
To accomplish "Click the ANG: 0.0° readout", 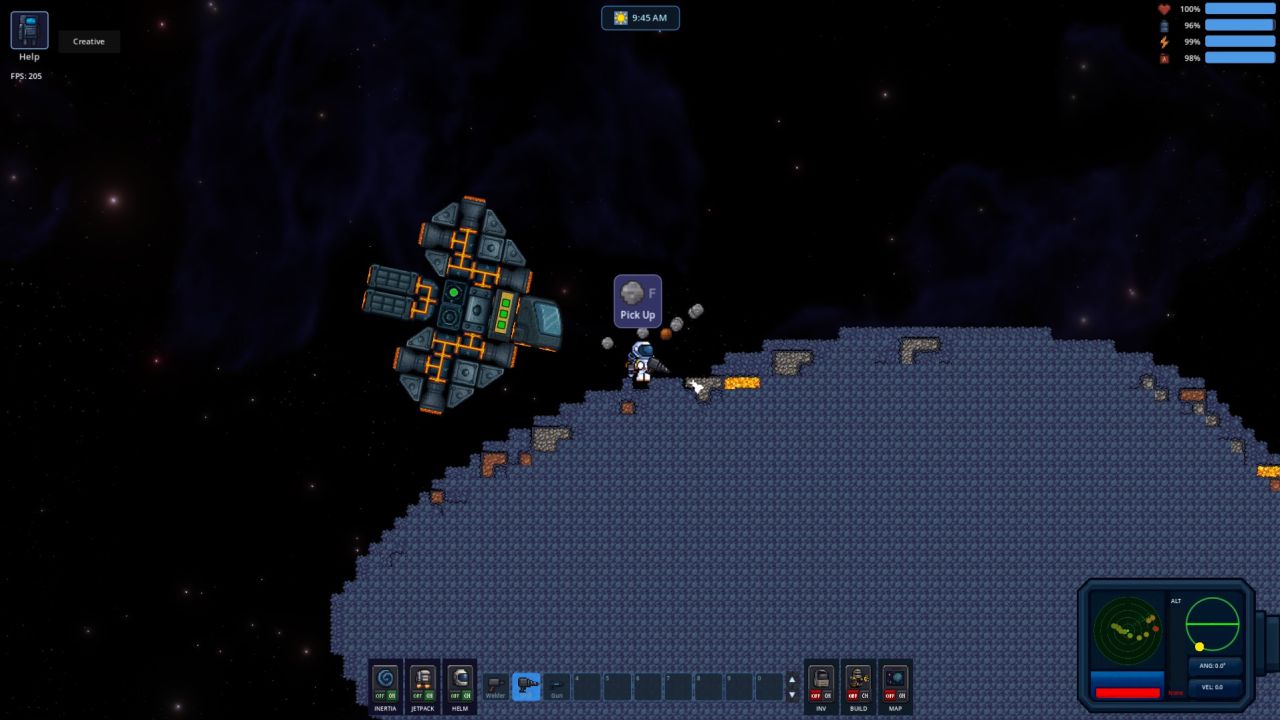I will (1213, 666).
